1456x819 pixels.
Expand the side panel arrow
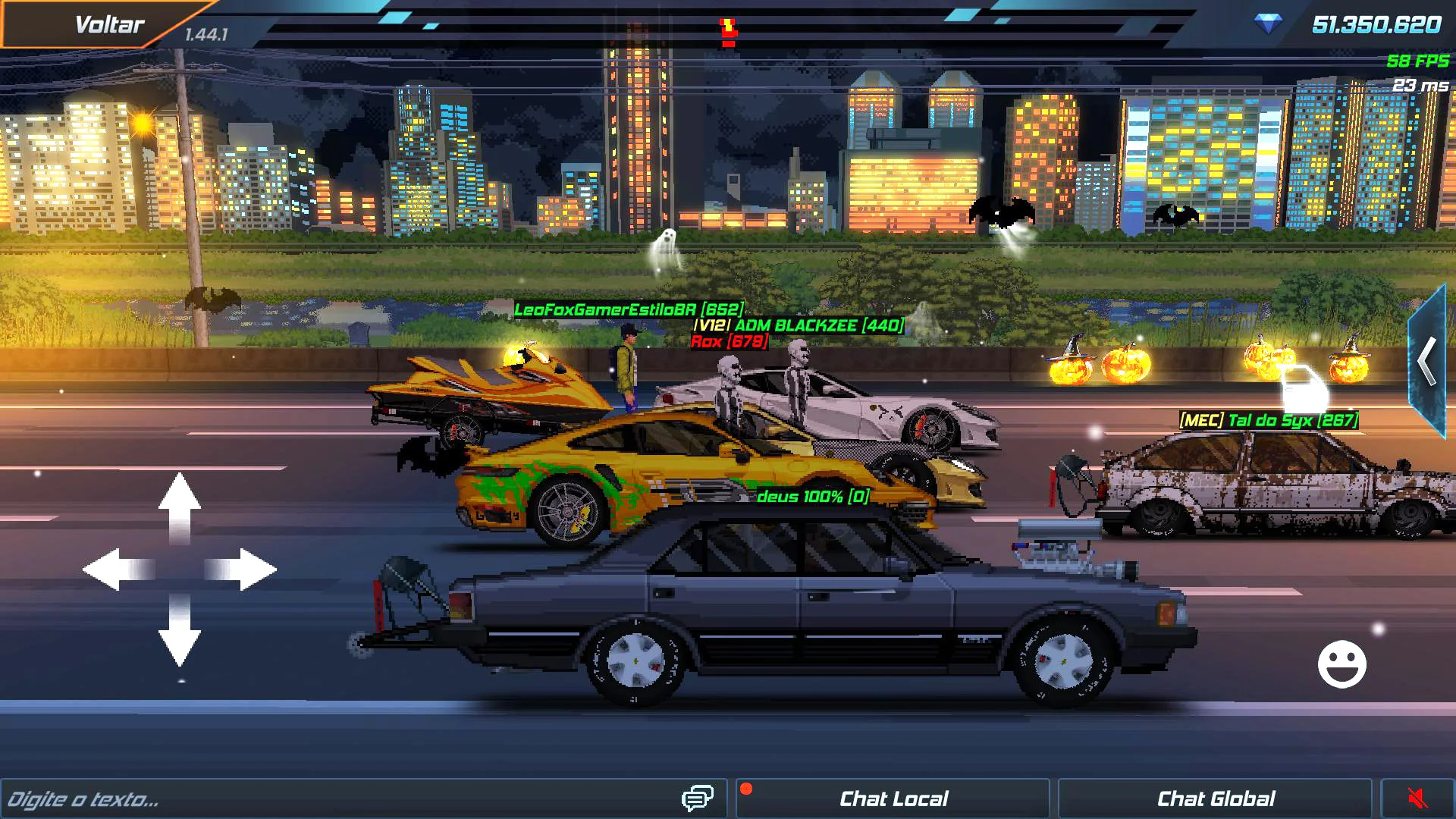[1427, 362]
